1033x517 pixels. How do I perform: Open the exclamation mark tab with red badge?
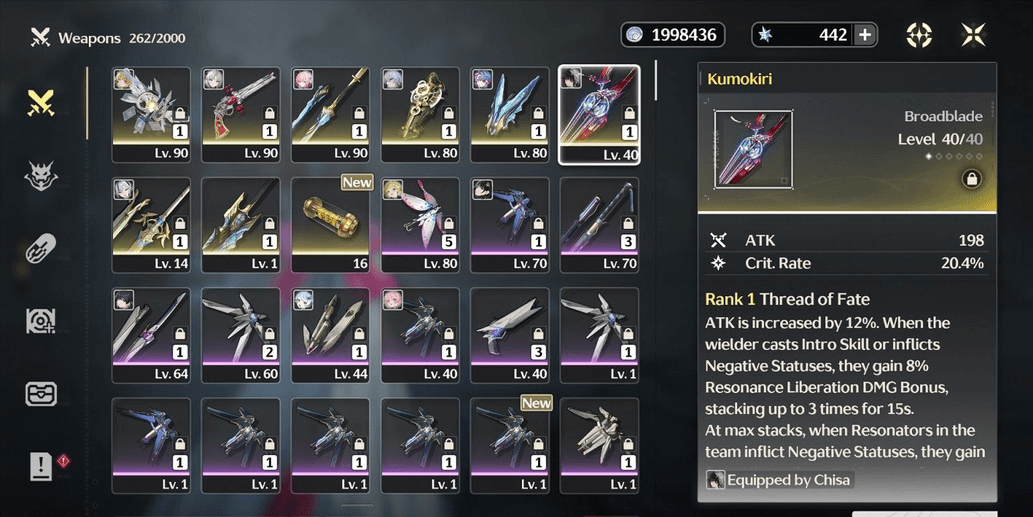(x=41, y=465)
